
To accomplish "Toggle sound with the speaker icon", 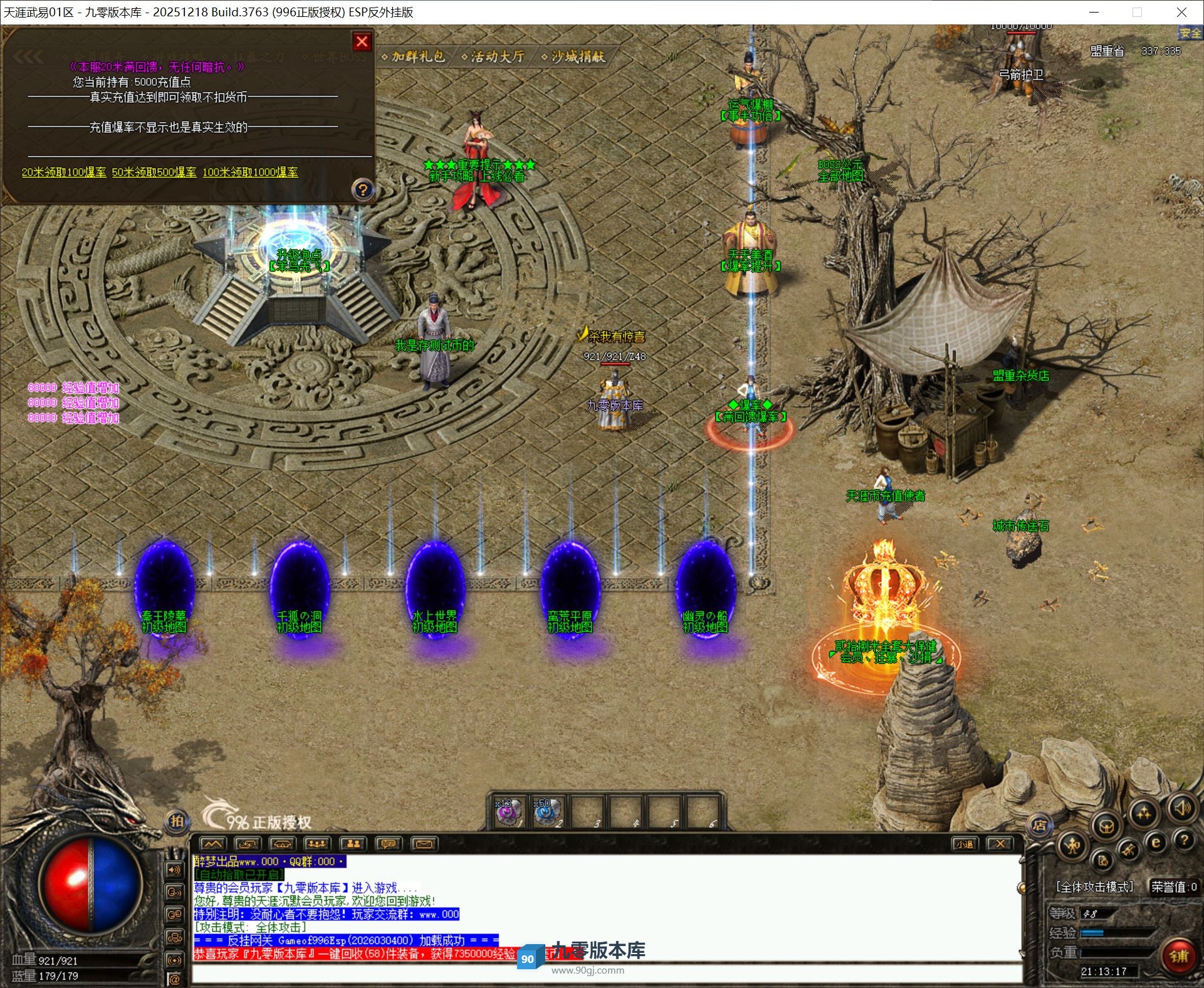I will pos(1182,807).
